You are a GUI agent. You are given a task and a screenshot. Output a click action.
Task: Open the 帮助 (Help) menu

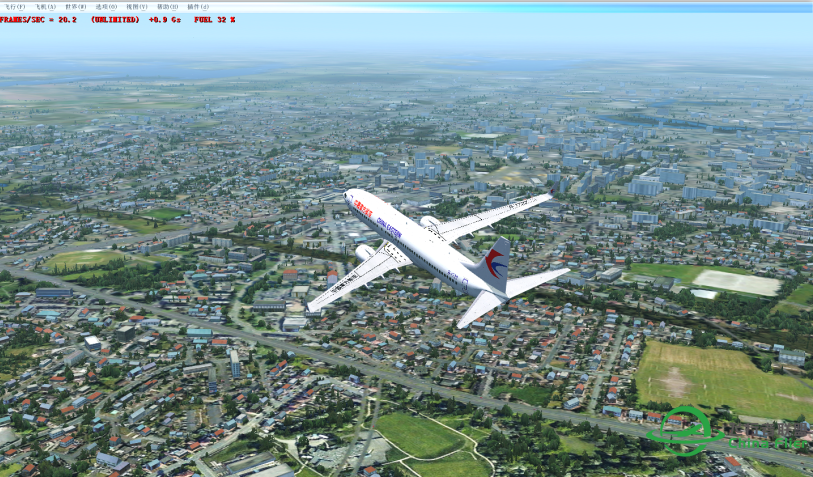[167, 7]
